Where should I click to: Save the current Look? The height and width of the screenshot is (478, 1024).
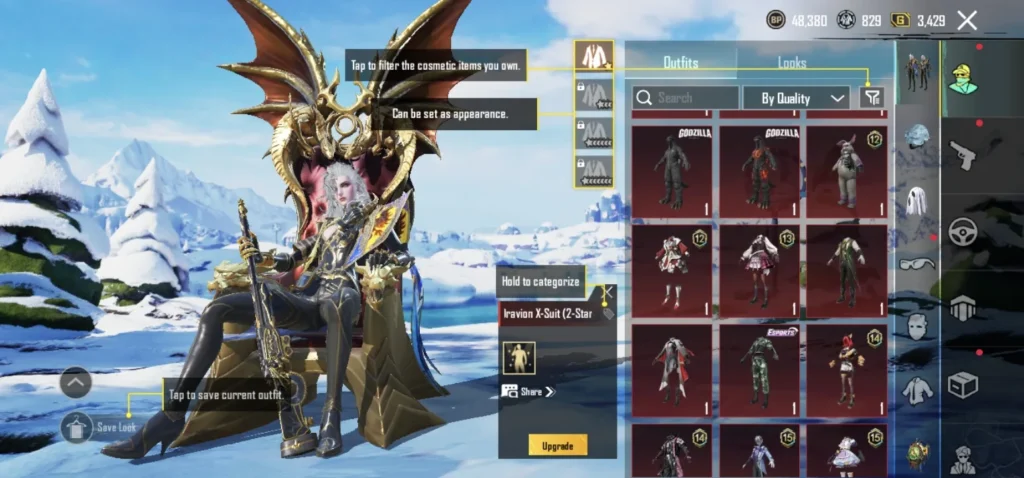tap(78, 427)
